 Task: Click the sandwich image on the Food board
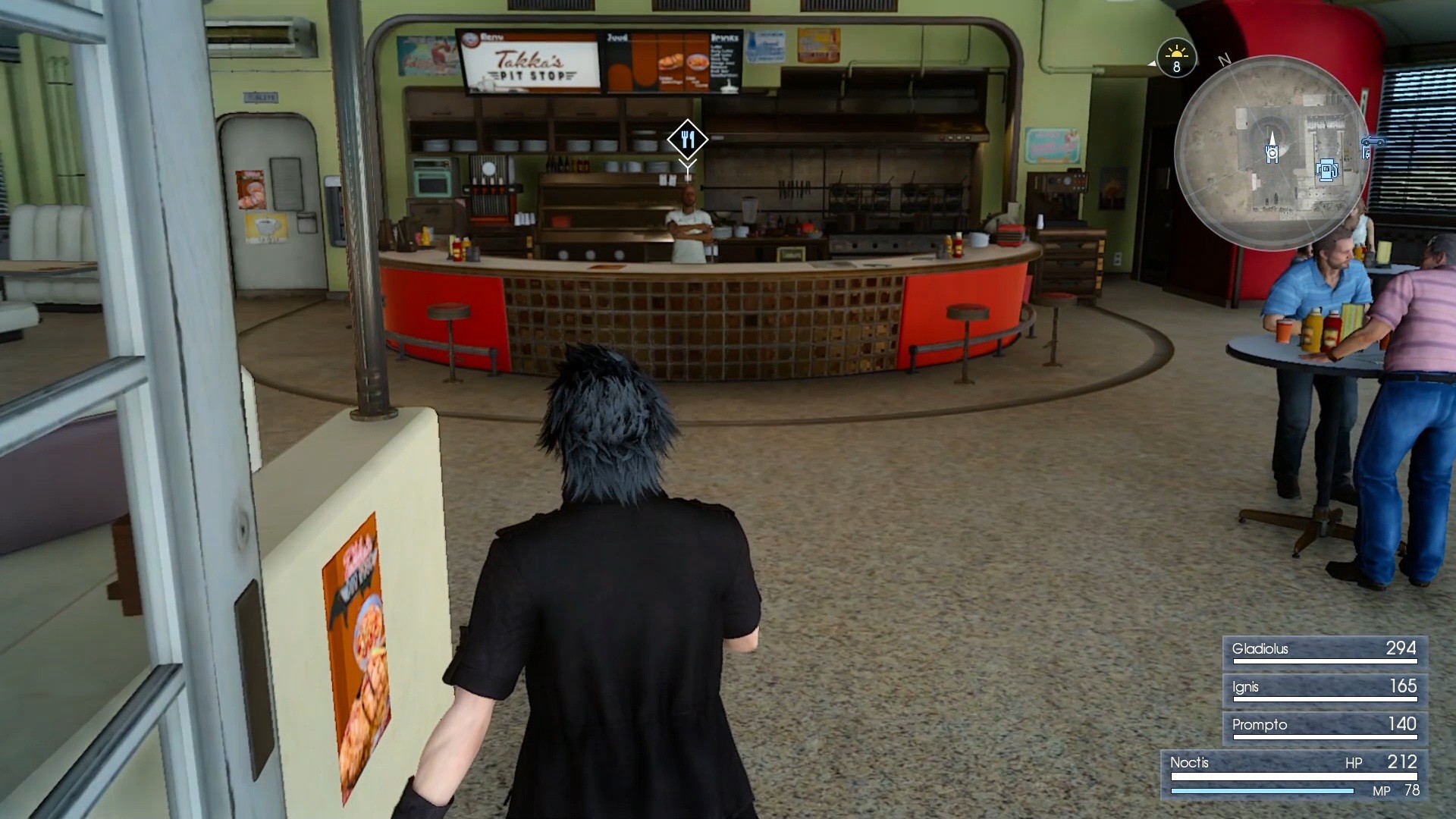(670, 62)
